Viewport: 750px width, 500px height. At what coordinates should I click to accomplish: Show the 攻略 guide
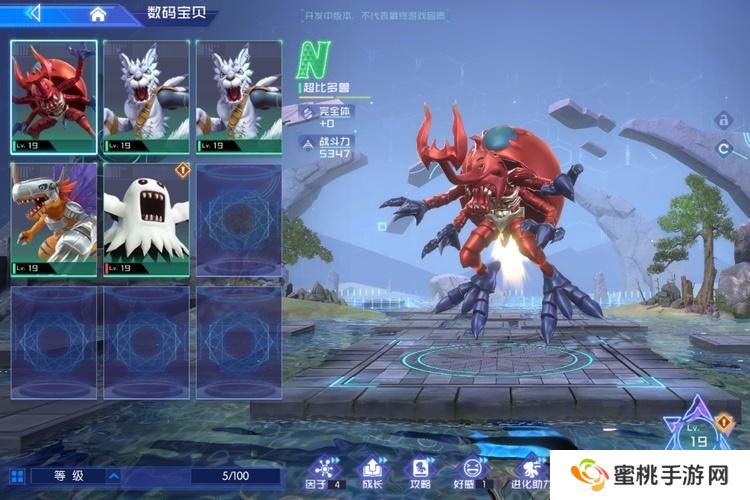[421, 471]
